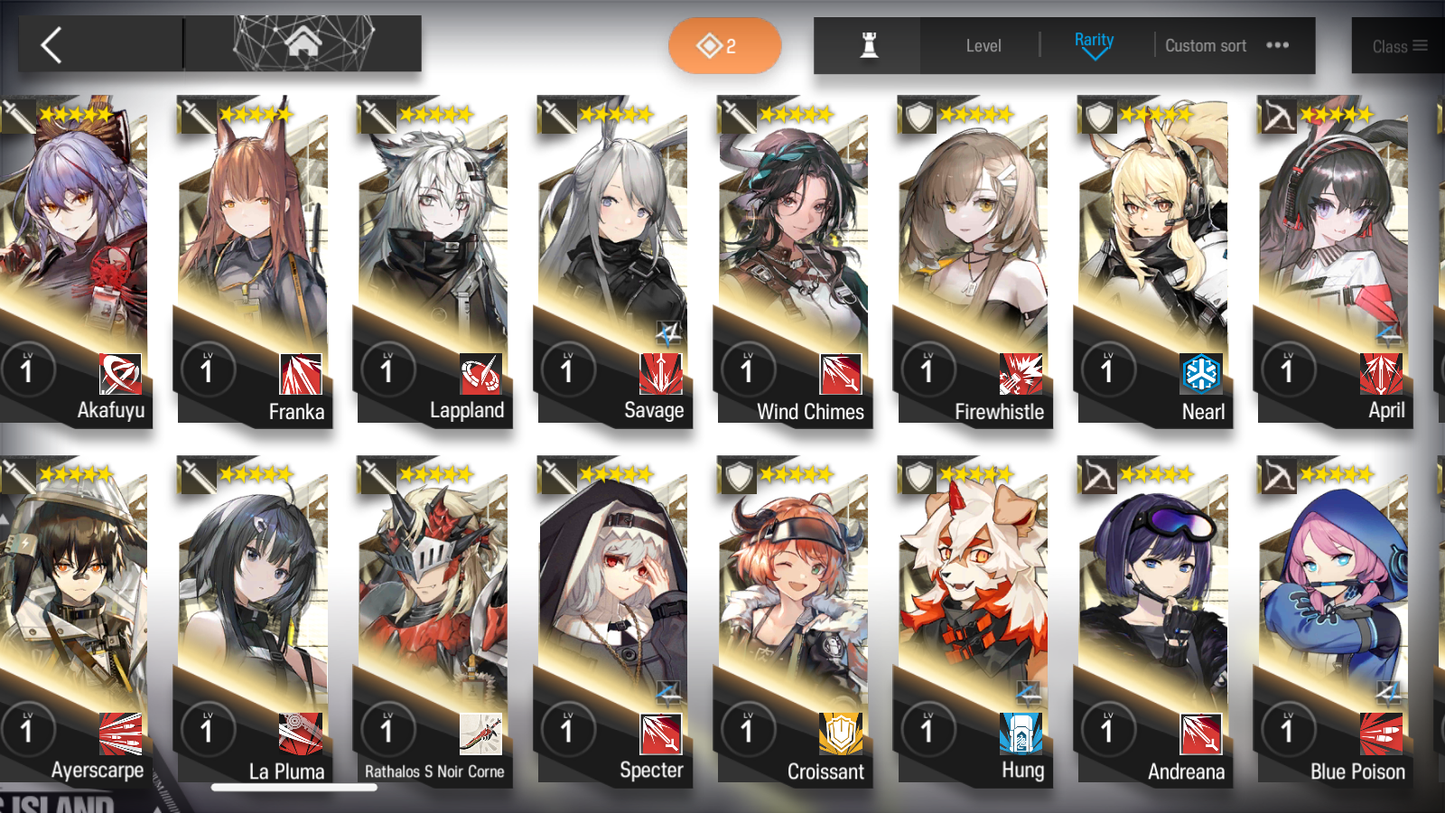This screenshot has height=813, width=1445.
Task: Click the back arrow to leave the roster
Action: click(50, 45)
